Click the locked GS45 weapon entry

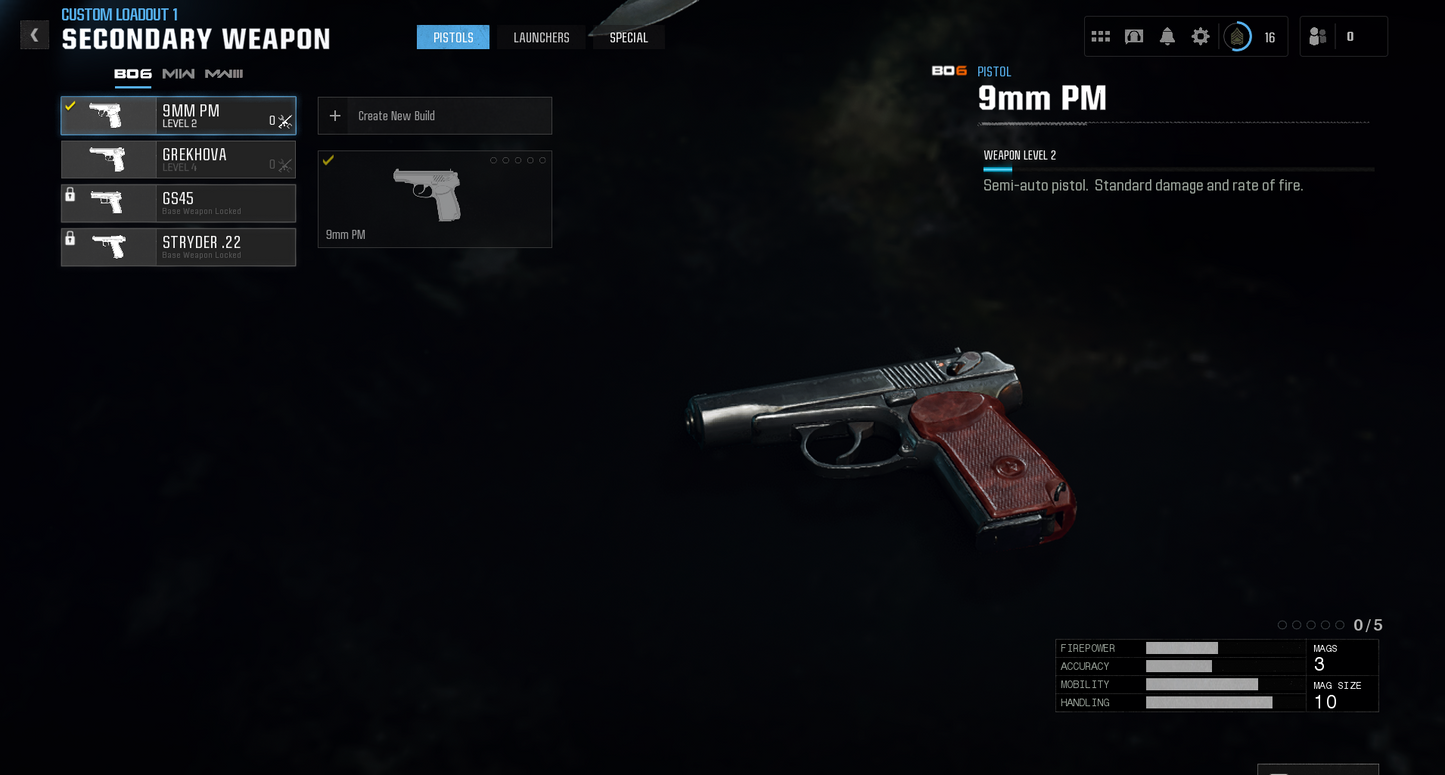click(x=178, y=203)
